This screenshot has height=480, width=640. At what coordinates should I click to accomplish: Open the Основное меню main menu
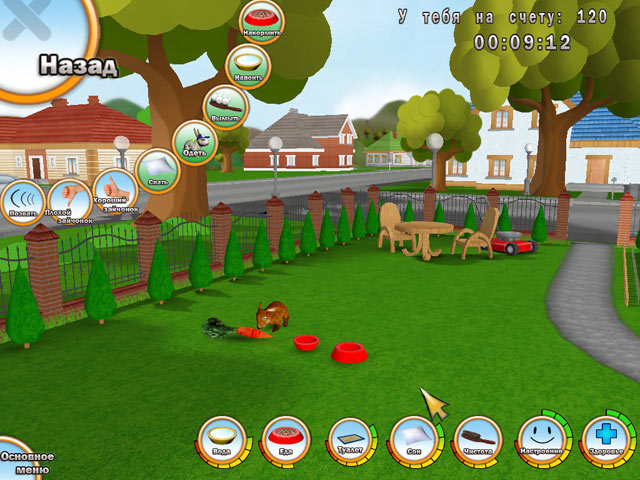(x=22, y=462)
